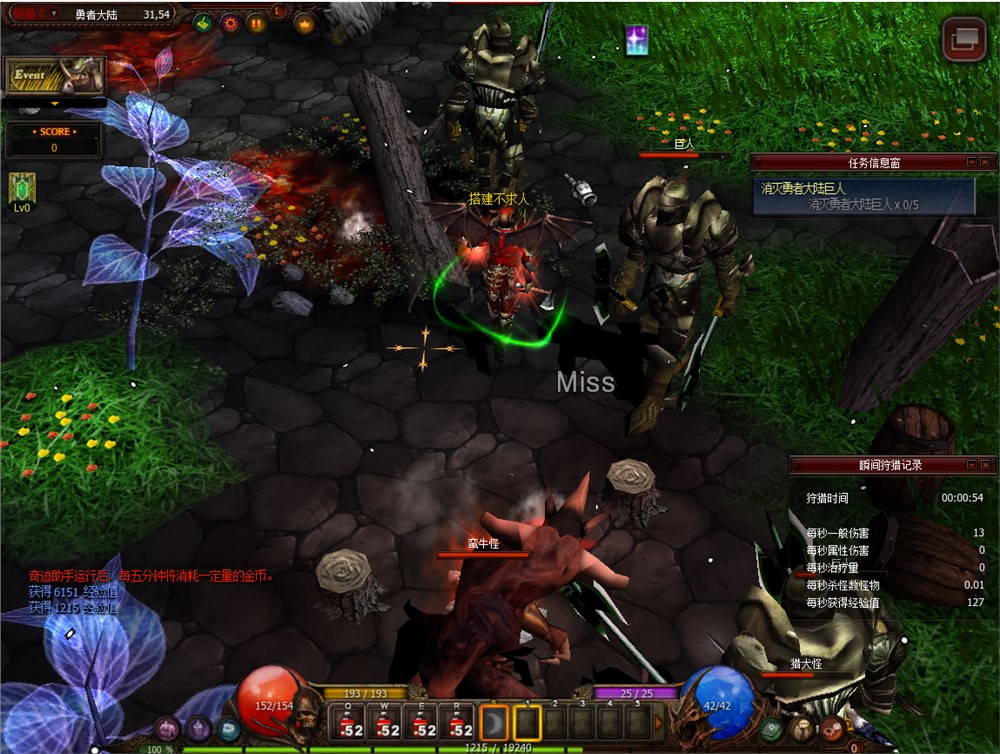1000x754 pixels.
Task: Expand the arrow below the Event banner
Action: pyautogui.click(x=54, y=103)
